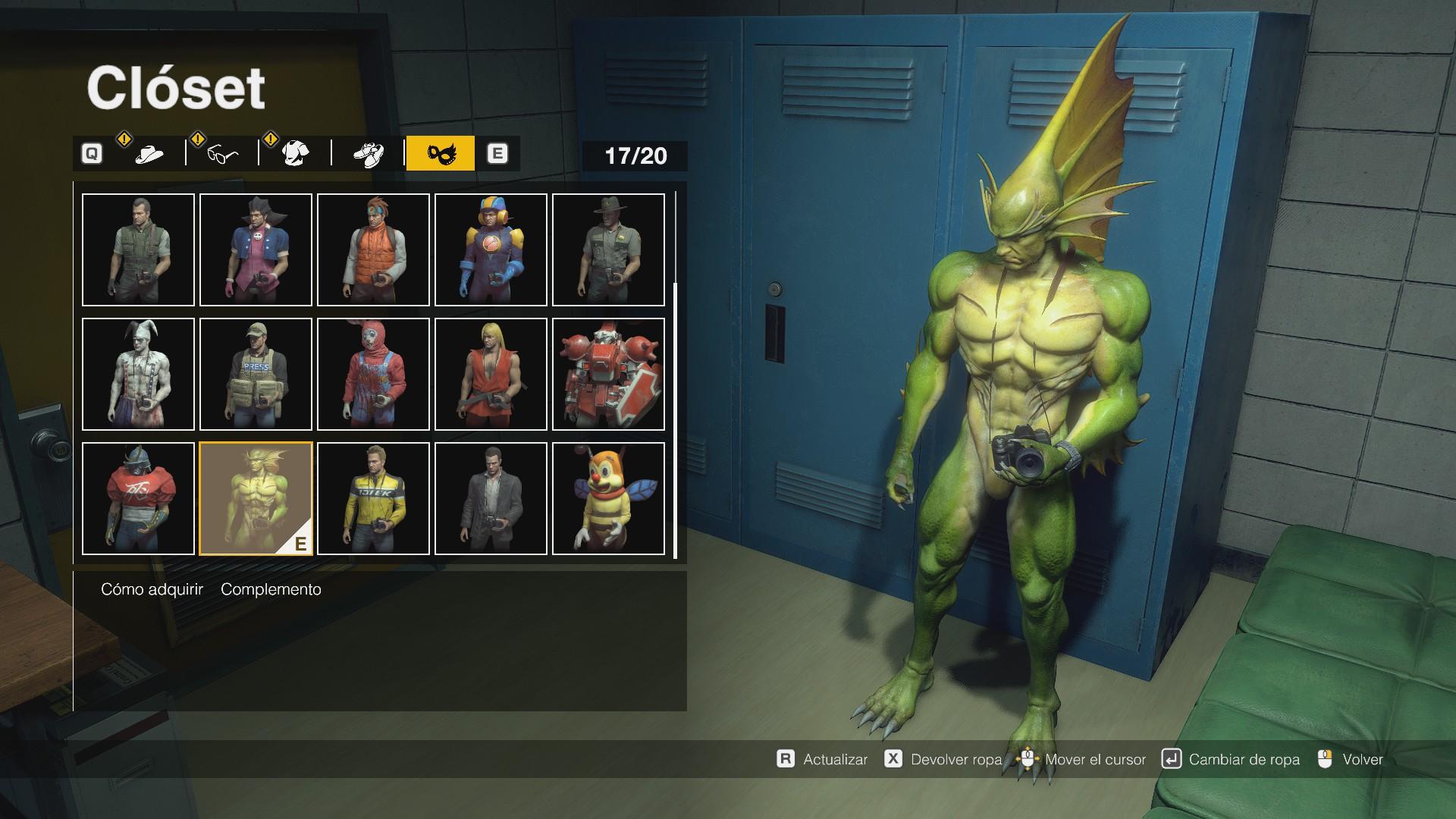Image resolution: width=1456 pixels, height=819 pixels.
Task: Select the shirt clothing tab
Action: pyautogui.click(x=295, y=154)
